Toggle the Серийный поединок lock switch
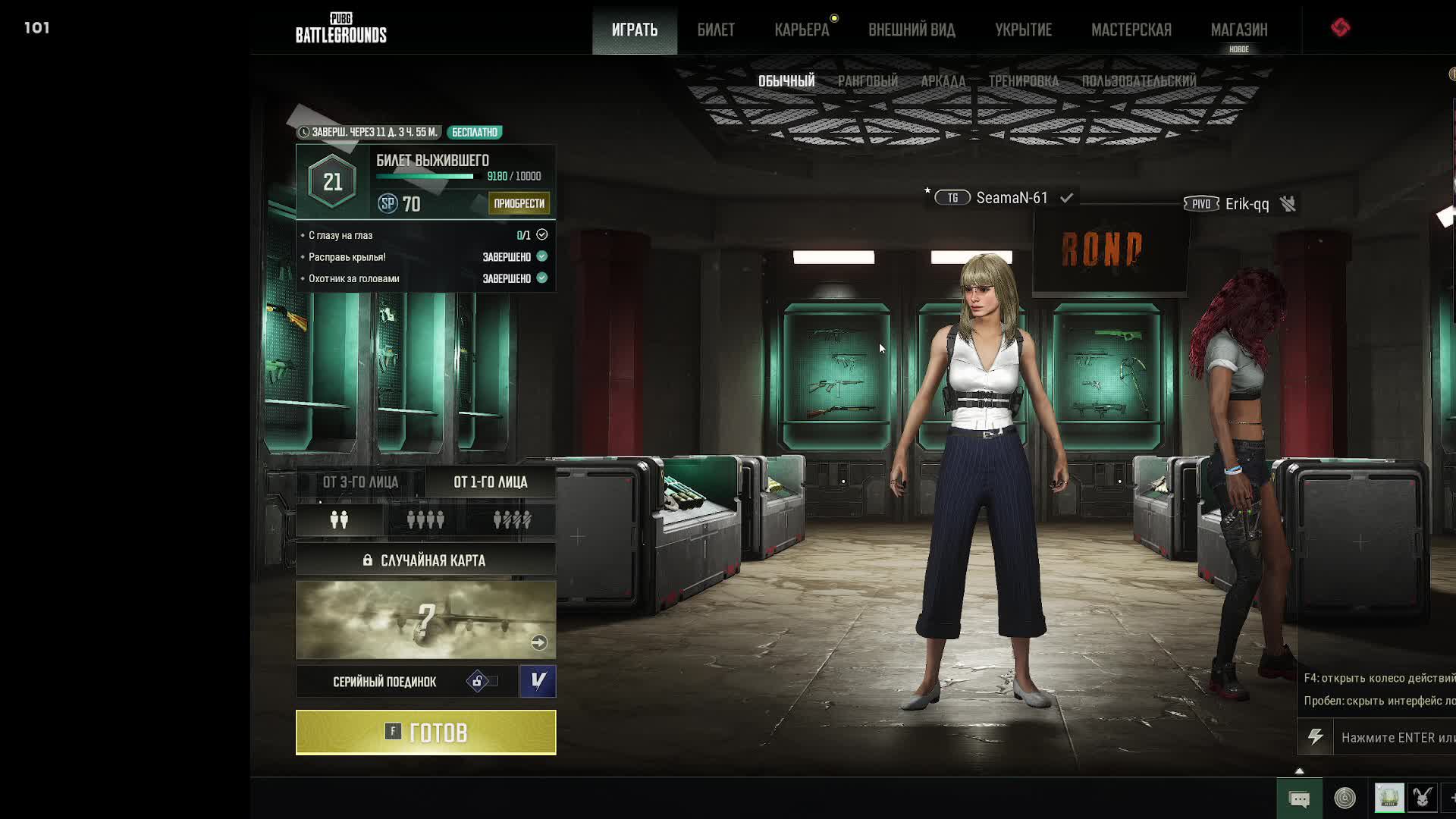 click(x=482, y=682)
